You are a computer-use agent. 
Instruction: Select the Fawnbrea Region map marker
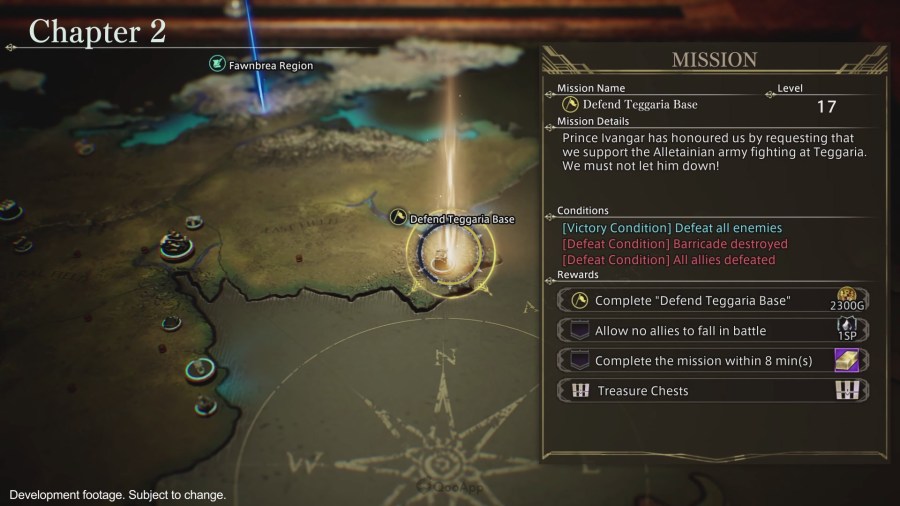(x=217, y=65)
